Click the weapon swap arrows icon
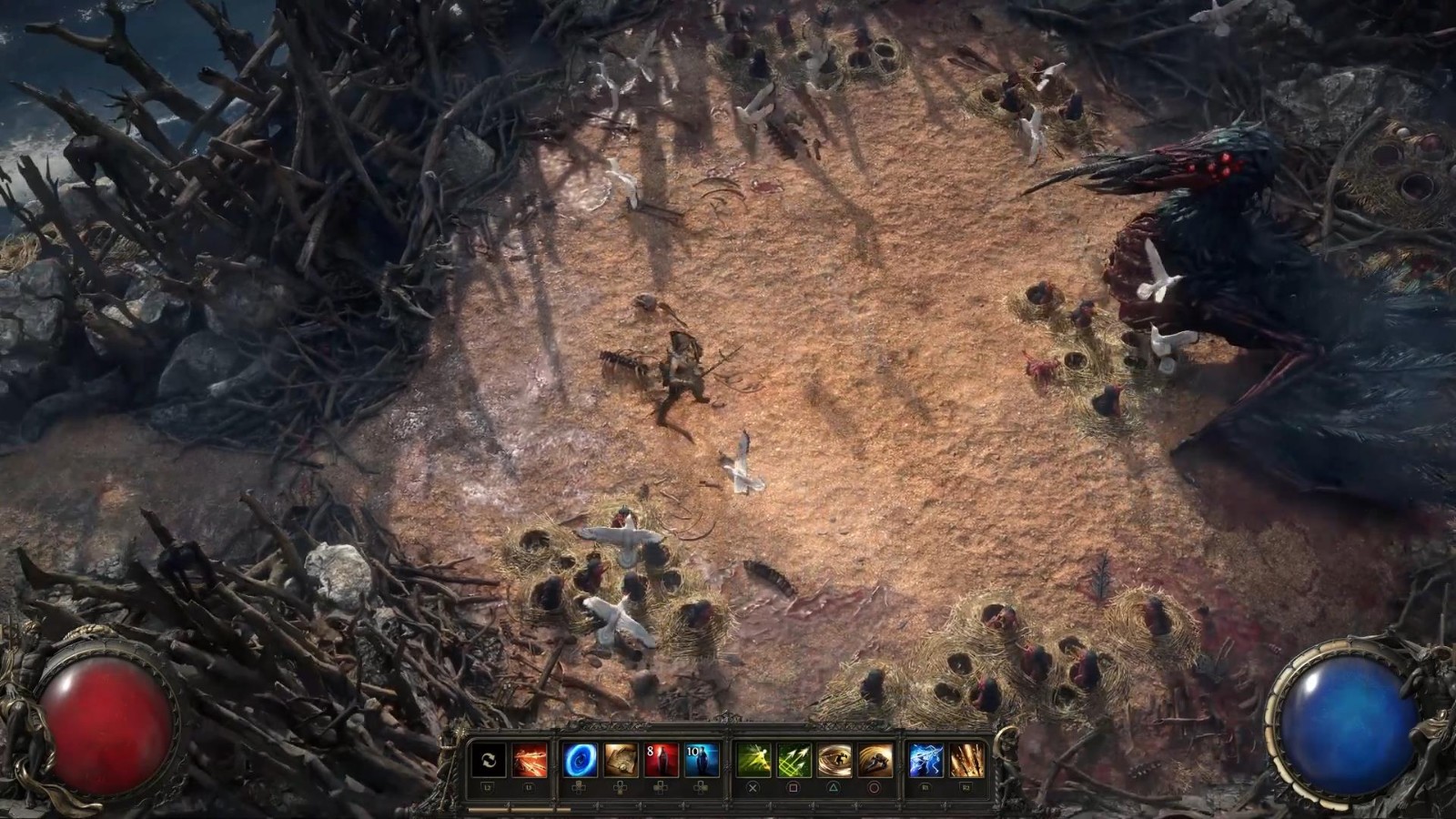 pos(488,760)
